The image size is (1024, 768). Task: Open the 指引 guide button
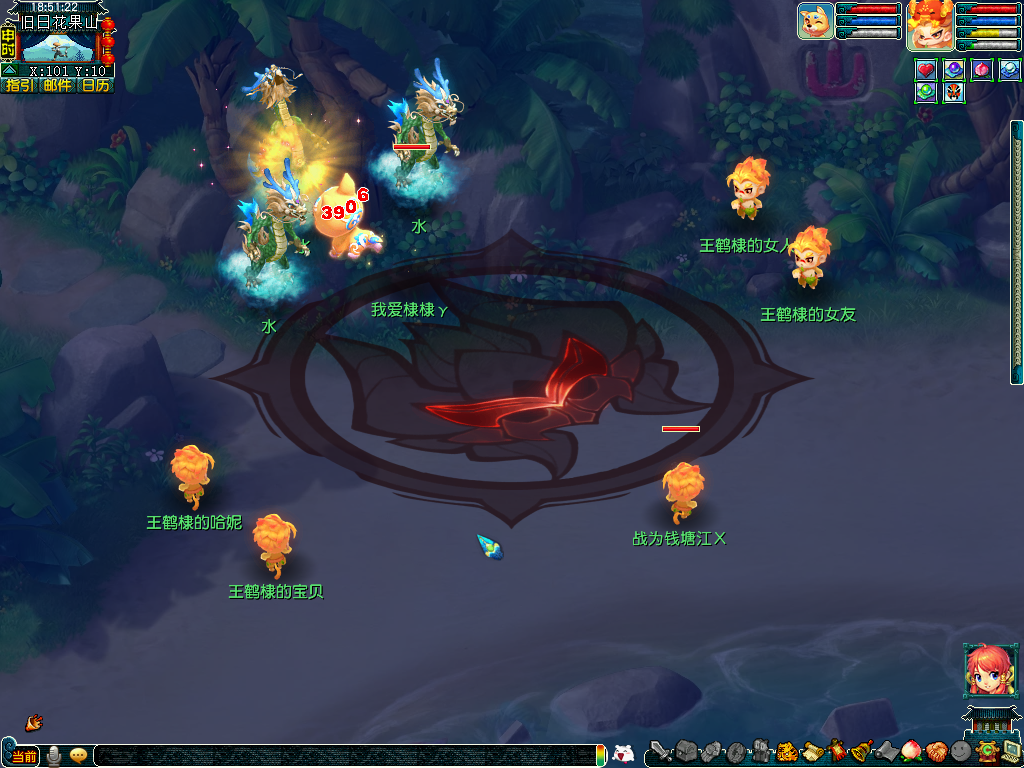19,85
